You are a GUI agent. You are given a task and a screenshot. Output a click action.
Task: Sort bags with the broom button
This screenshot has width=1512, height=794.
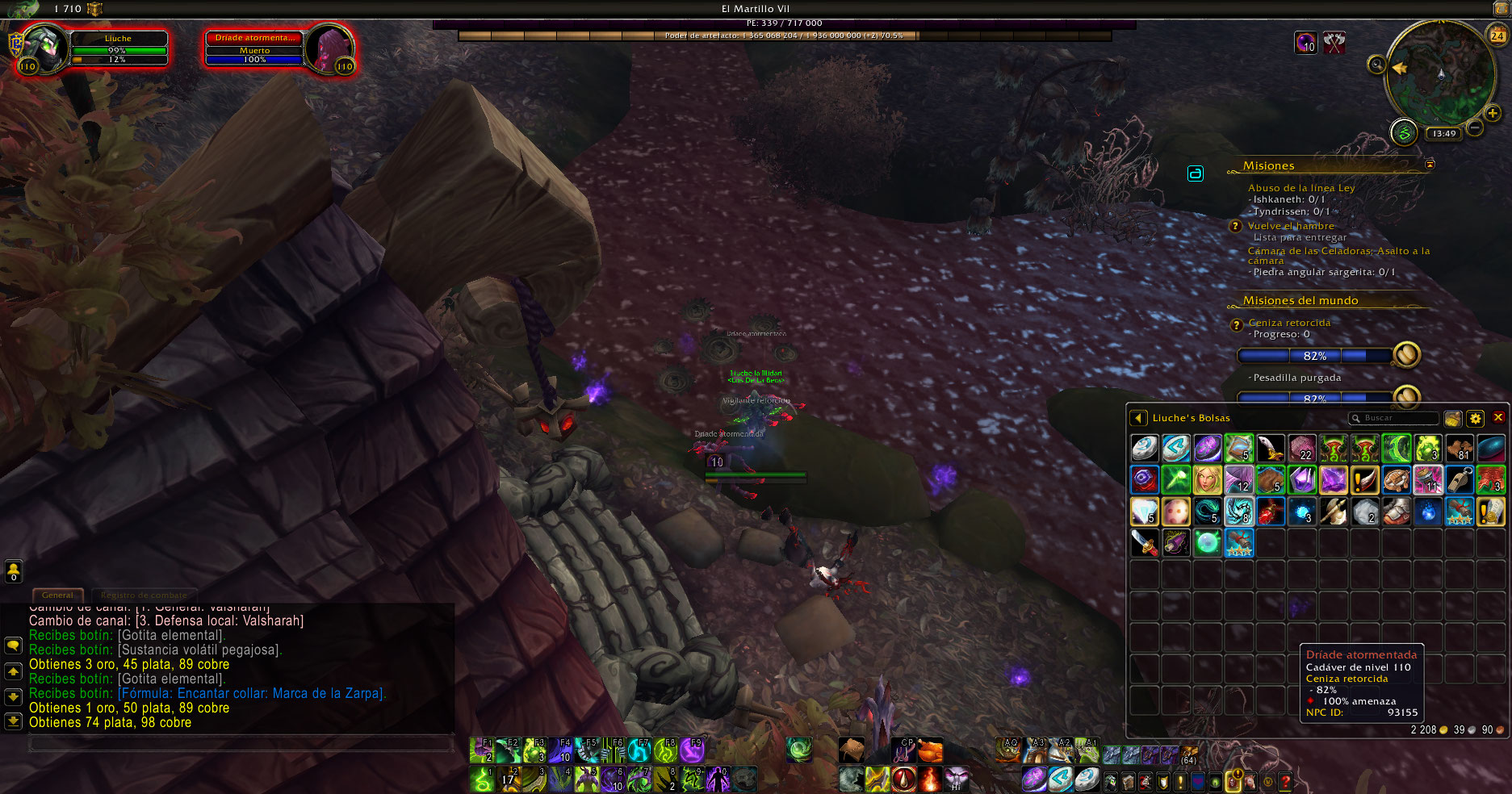[x=1452, y=419]
